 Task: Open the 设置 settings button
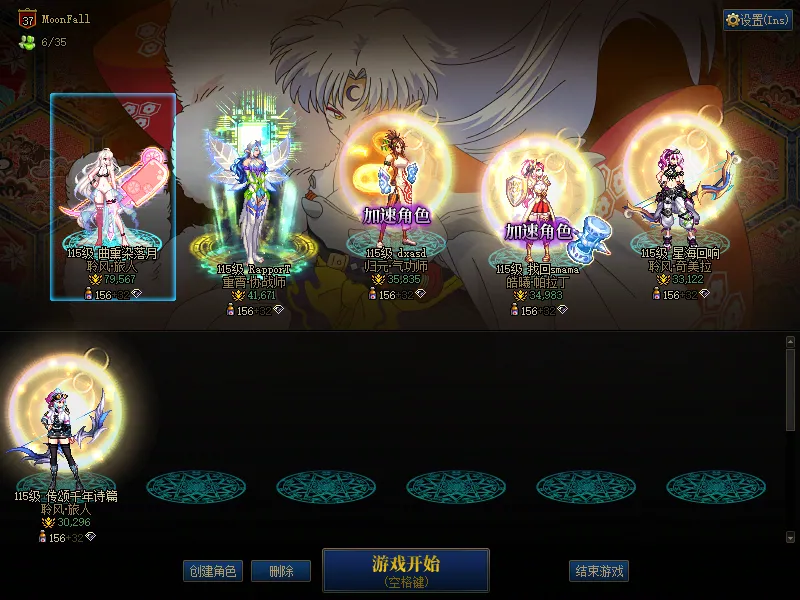[x=758, y=20]
